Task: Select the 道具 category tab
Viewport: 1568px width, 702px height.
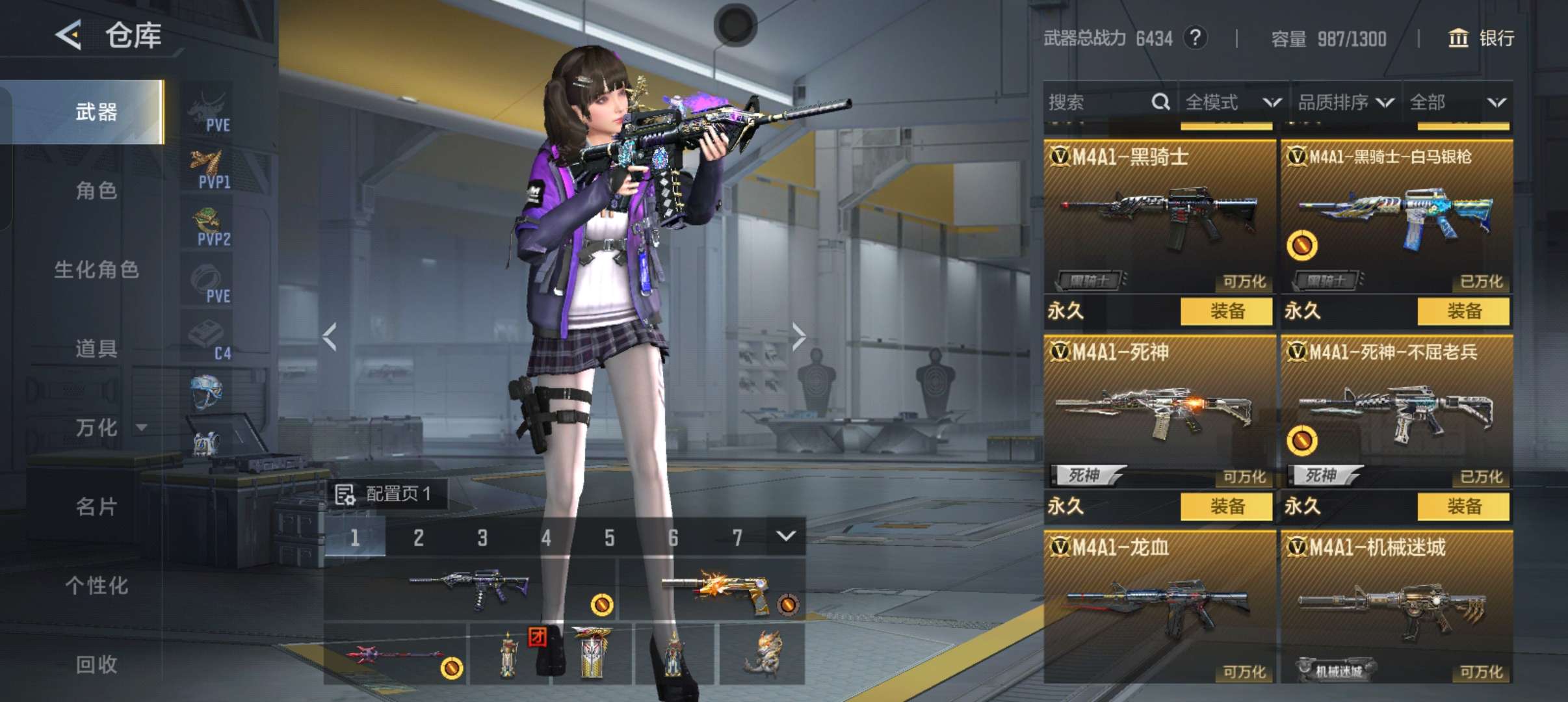Action: pos(96,348)
